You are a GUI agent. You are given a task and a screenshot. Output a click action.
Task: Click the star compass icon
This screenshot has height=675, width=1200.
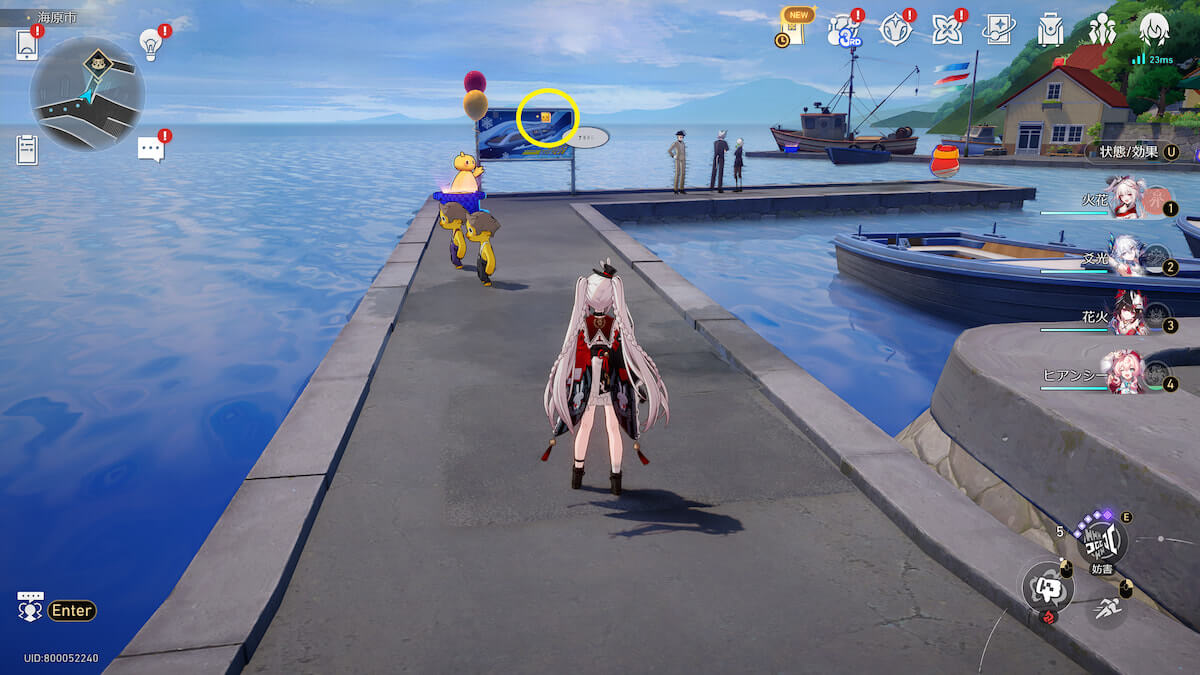895,30
